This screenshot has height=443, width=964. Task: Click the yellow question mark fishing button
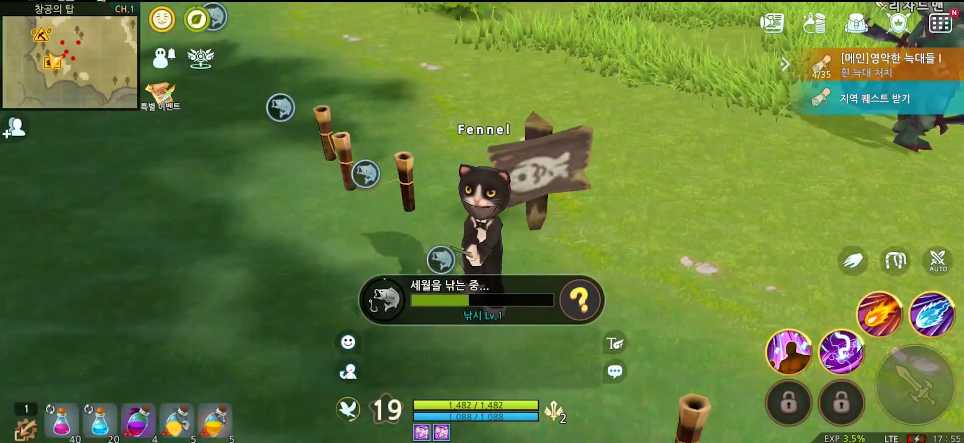[x=579, y=299]
